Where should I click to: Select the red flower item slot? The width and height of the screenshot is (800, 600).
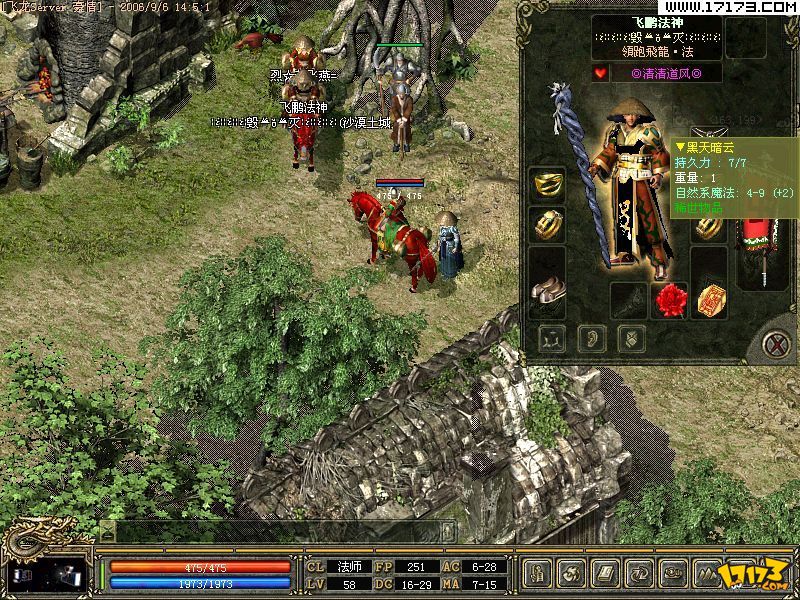pos(669,298)
